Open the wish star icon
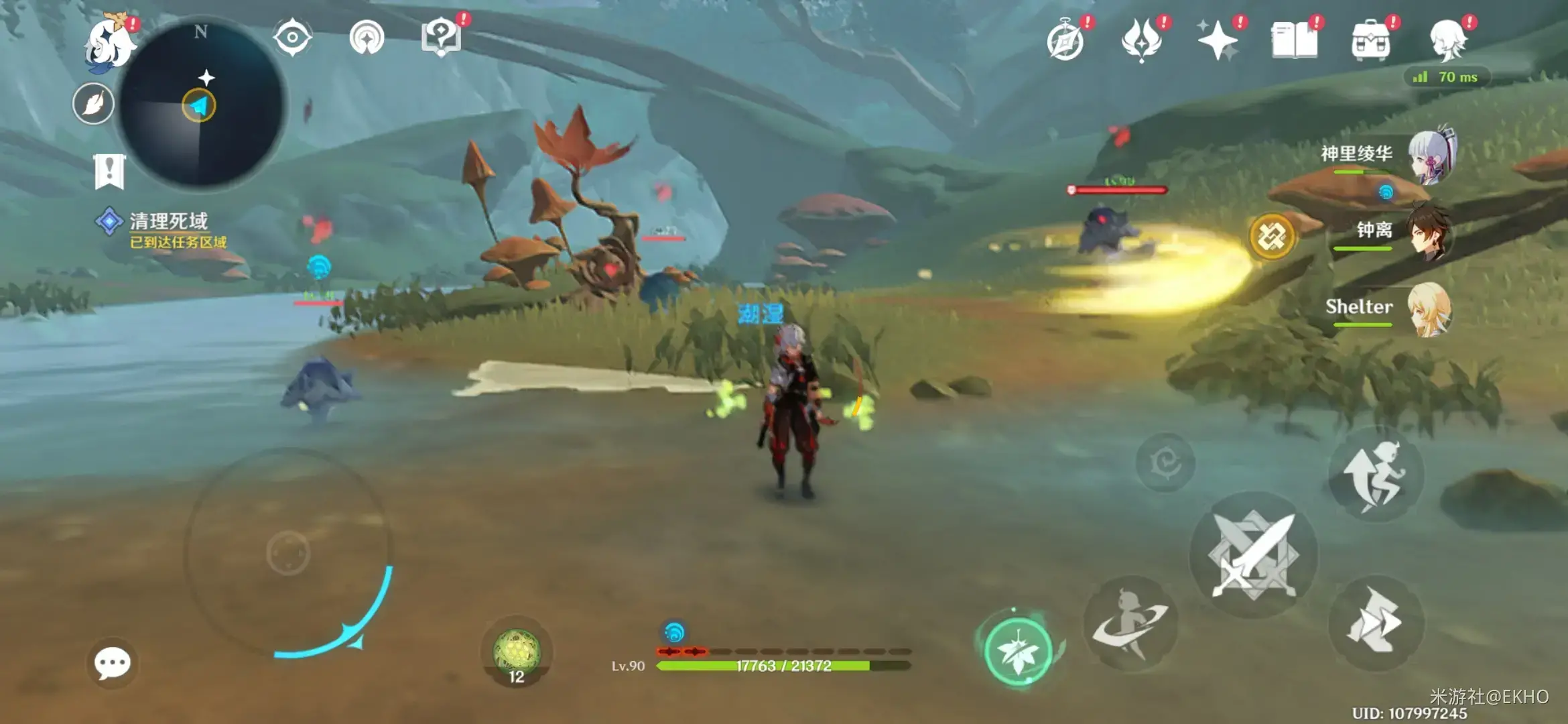Viewport: 1568px width, 724px height. coord(1218,40)
